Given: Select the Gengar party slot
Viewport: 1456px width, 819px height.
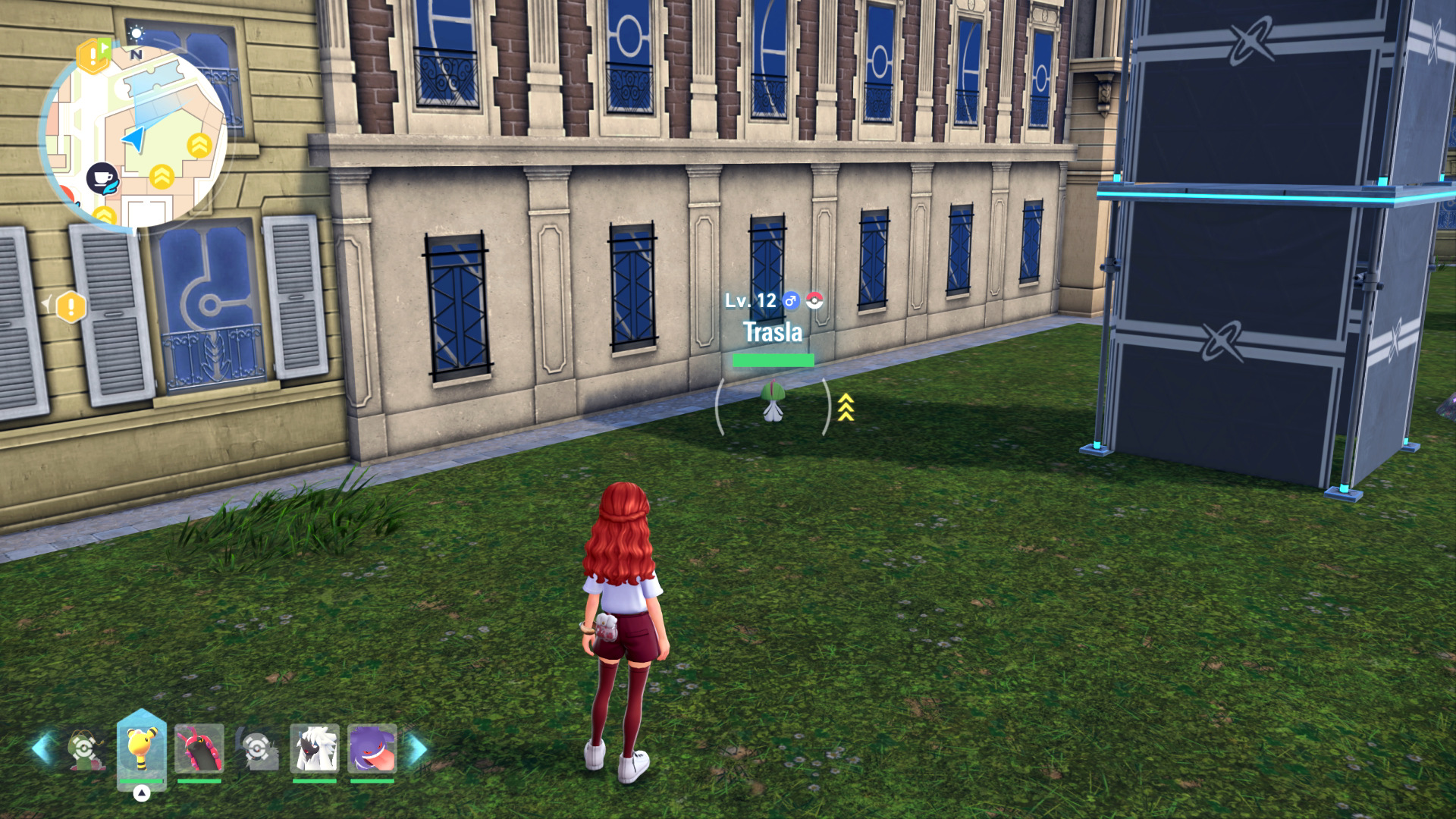Looking at the screenshot, I should coord(372,748).
